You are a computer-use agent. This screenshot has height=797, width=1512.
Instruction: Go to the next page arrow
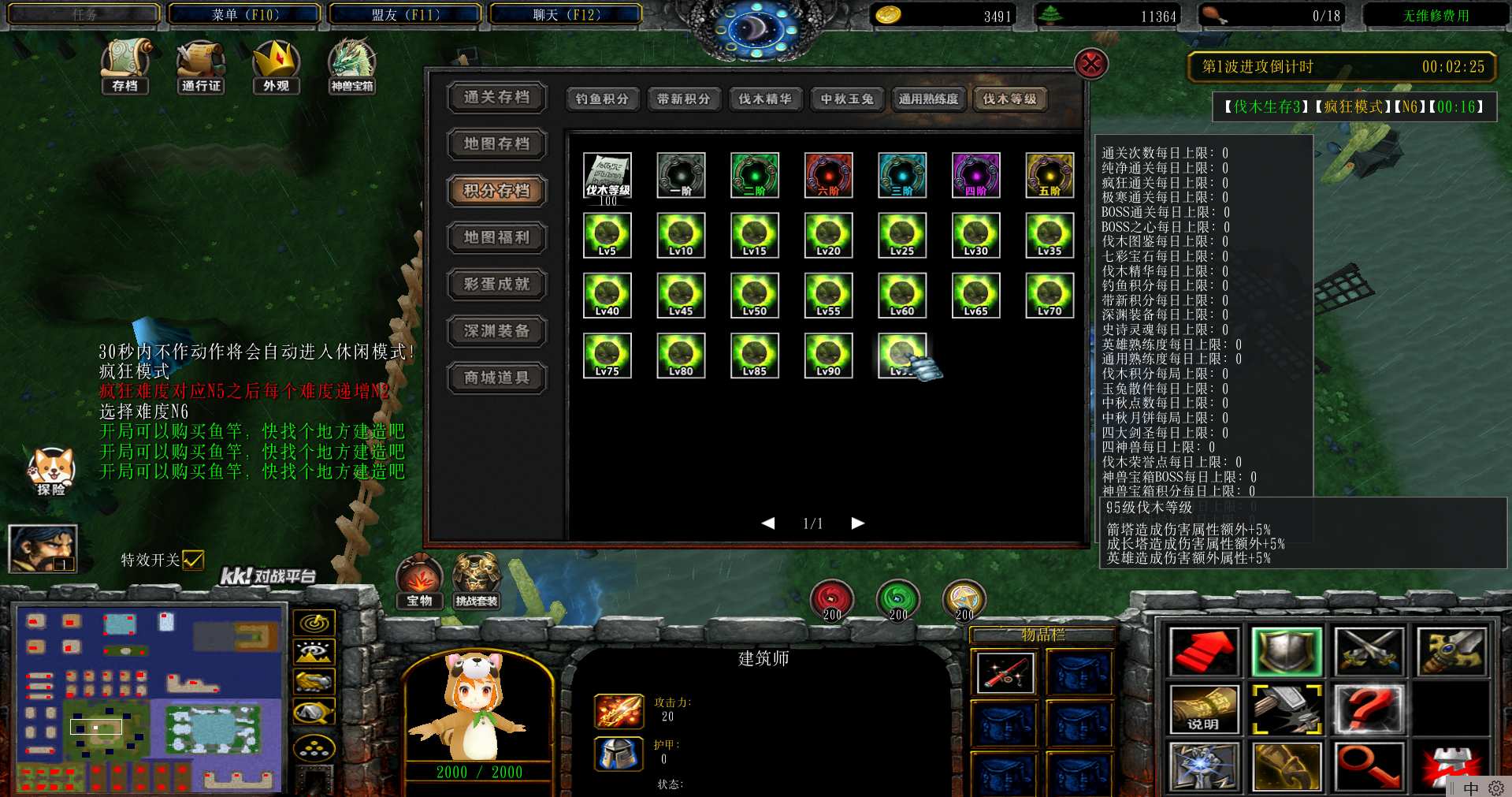pyautogui.click(x=858, y=523)
